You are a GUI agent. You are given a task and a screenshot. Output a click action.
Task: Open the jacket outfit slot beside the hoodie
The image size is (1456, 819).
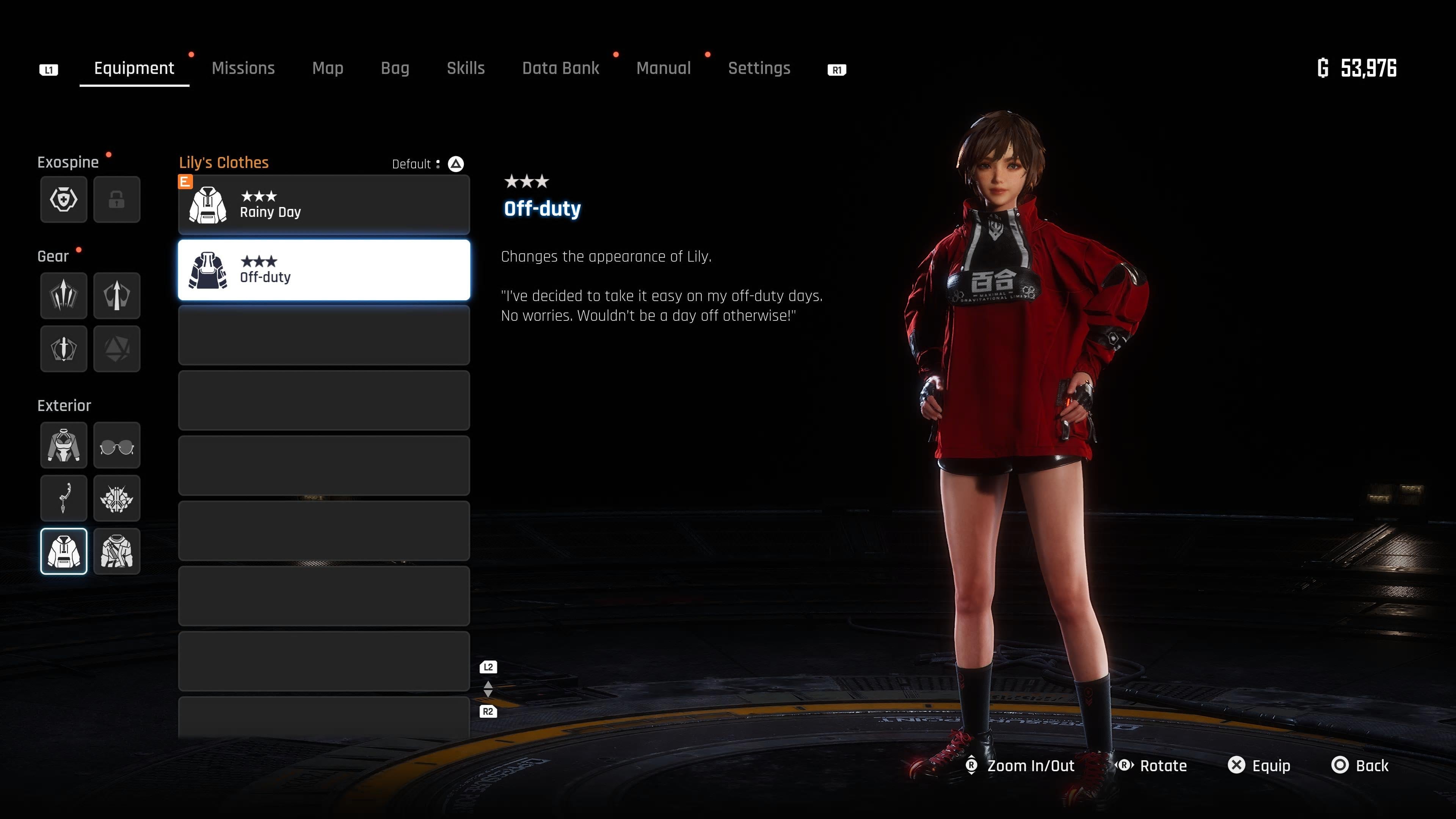point(116,551)
